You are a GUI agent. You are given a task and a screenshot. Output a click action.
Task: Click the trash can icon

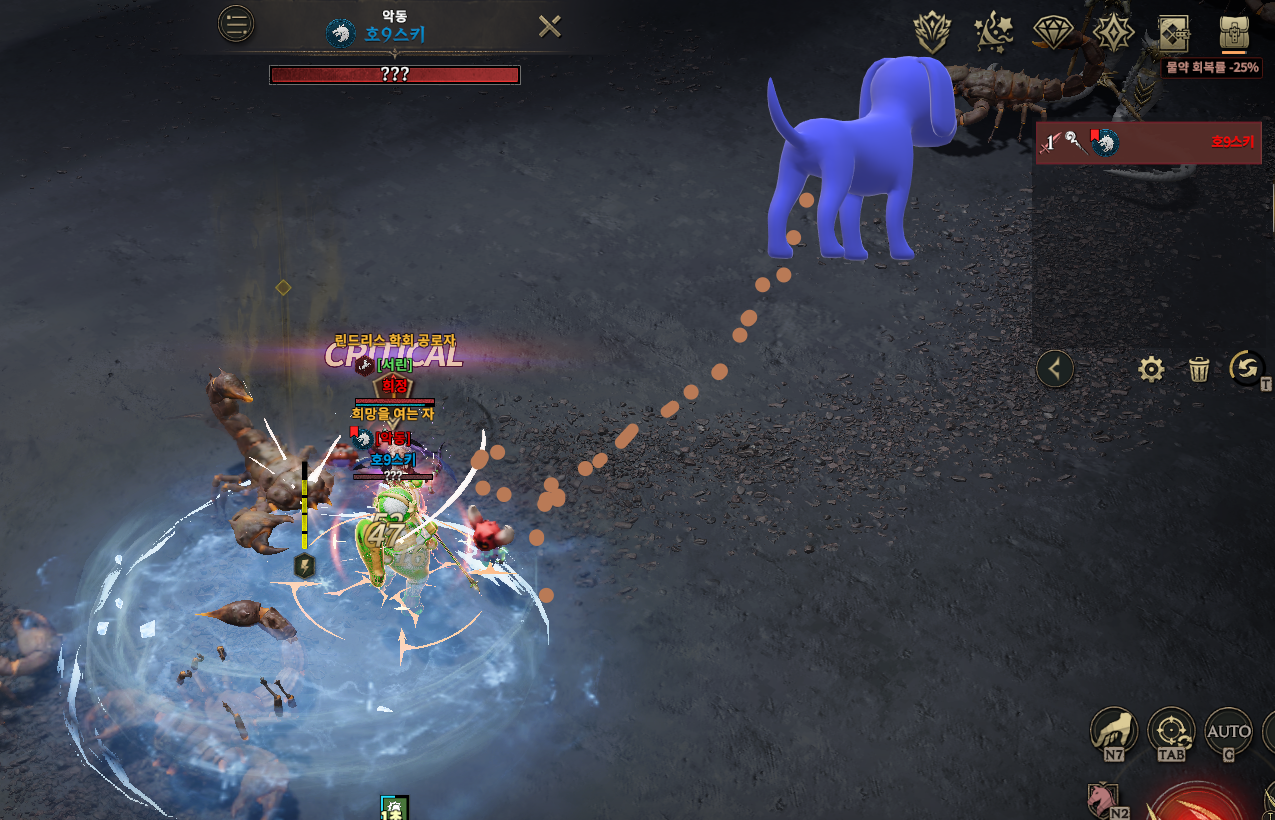point(1199,370)
